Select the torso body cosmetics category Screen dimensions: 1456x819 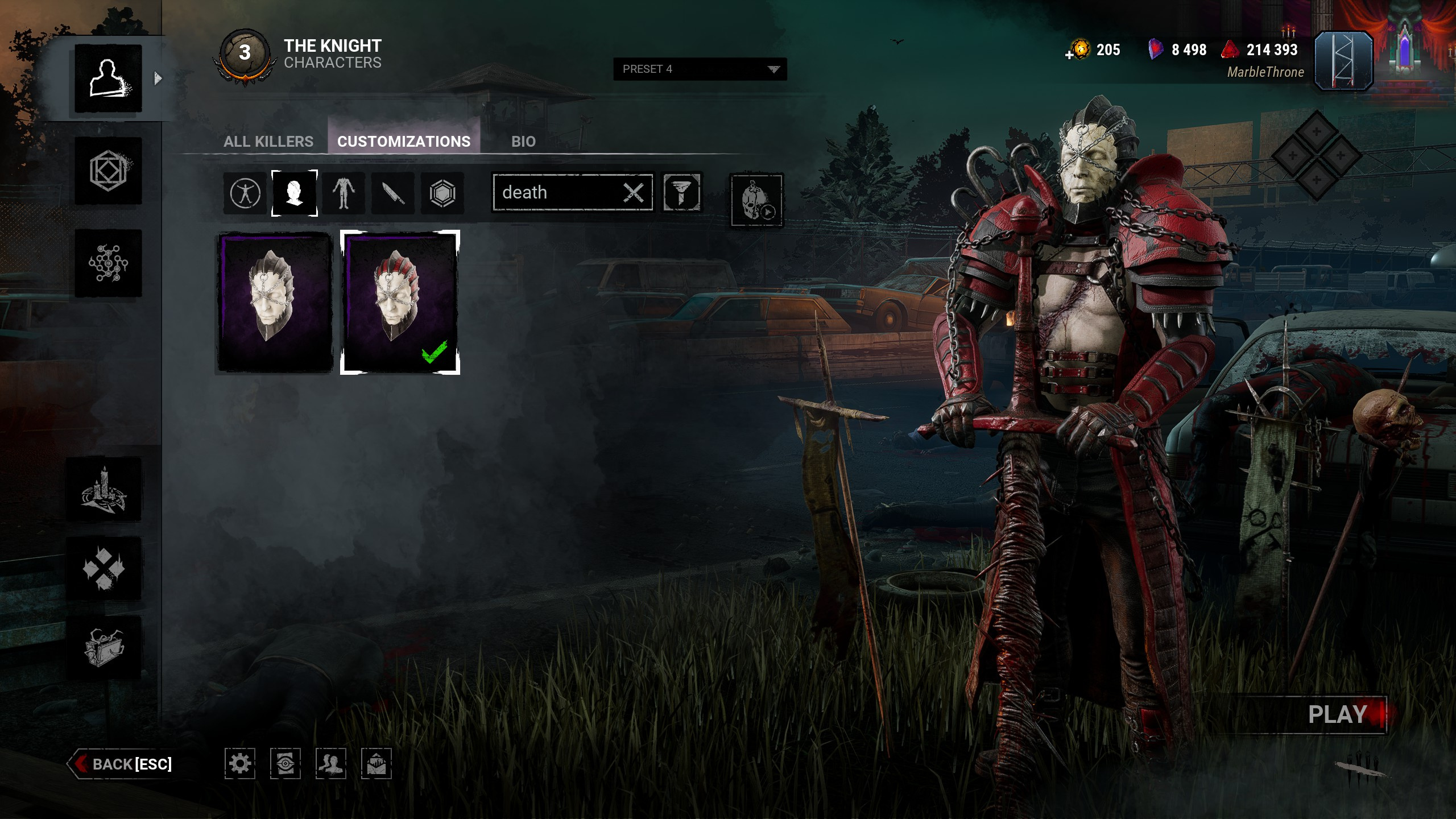pos(344,193)
